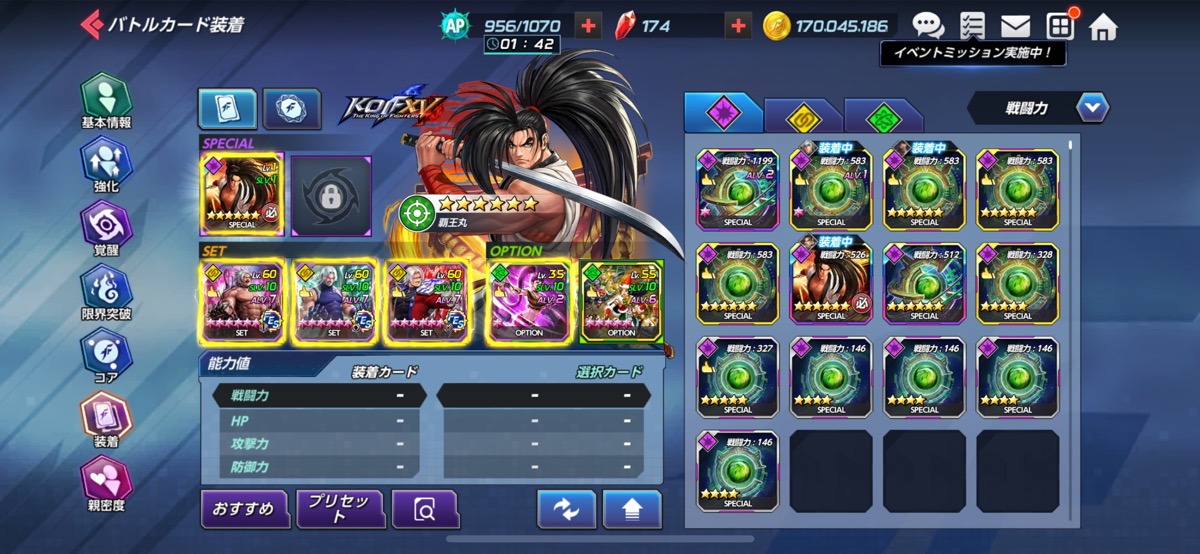Open the mail envelope inbox
Screen dimensions: 1200x554
click(1016, 26)
